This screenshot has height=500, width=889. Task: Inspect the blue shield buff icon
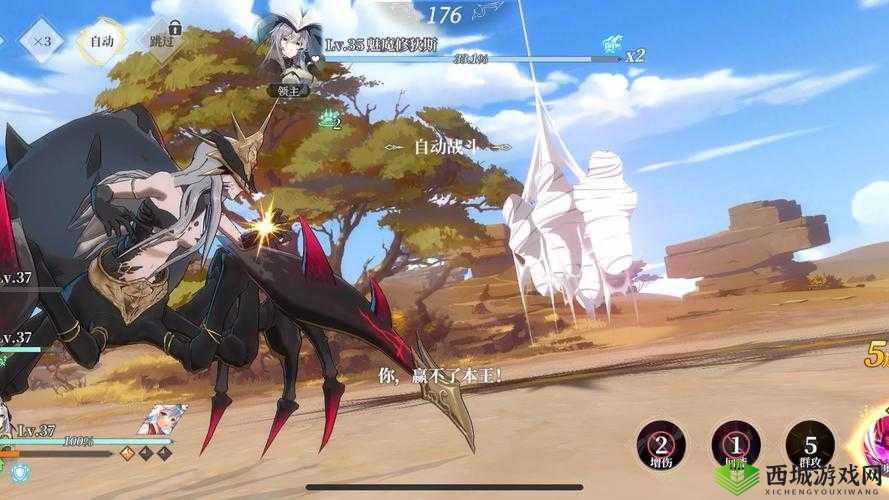click(611, 46)
